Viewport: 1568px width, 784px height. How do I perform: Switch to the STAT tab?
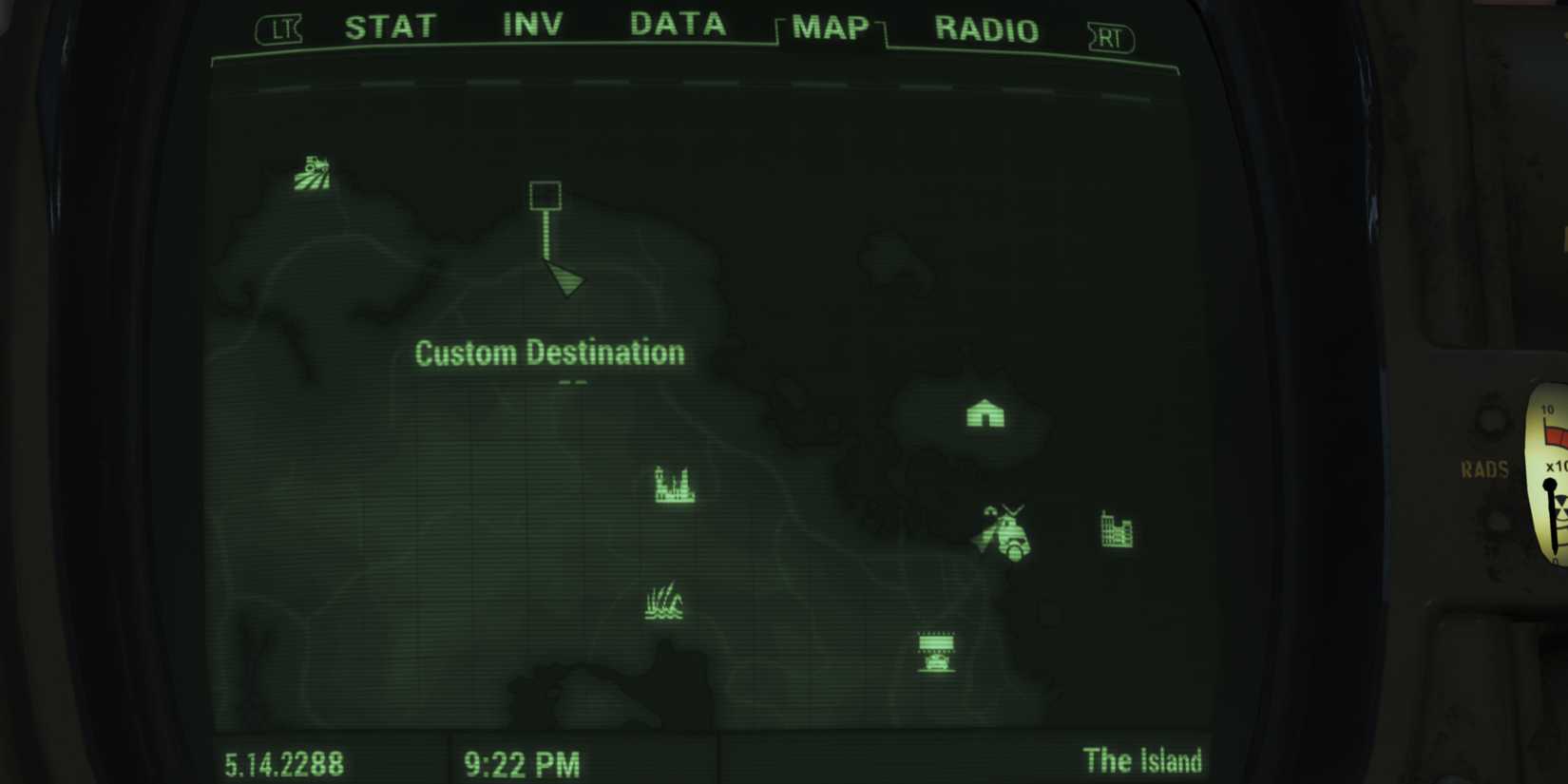tap(391, 27)
